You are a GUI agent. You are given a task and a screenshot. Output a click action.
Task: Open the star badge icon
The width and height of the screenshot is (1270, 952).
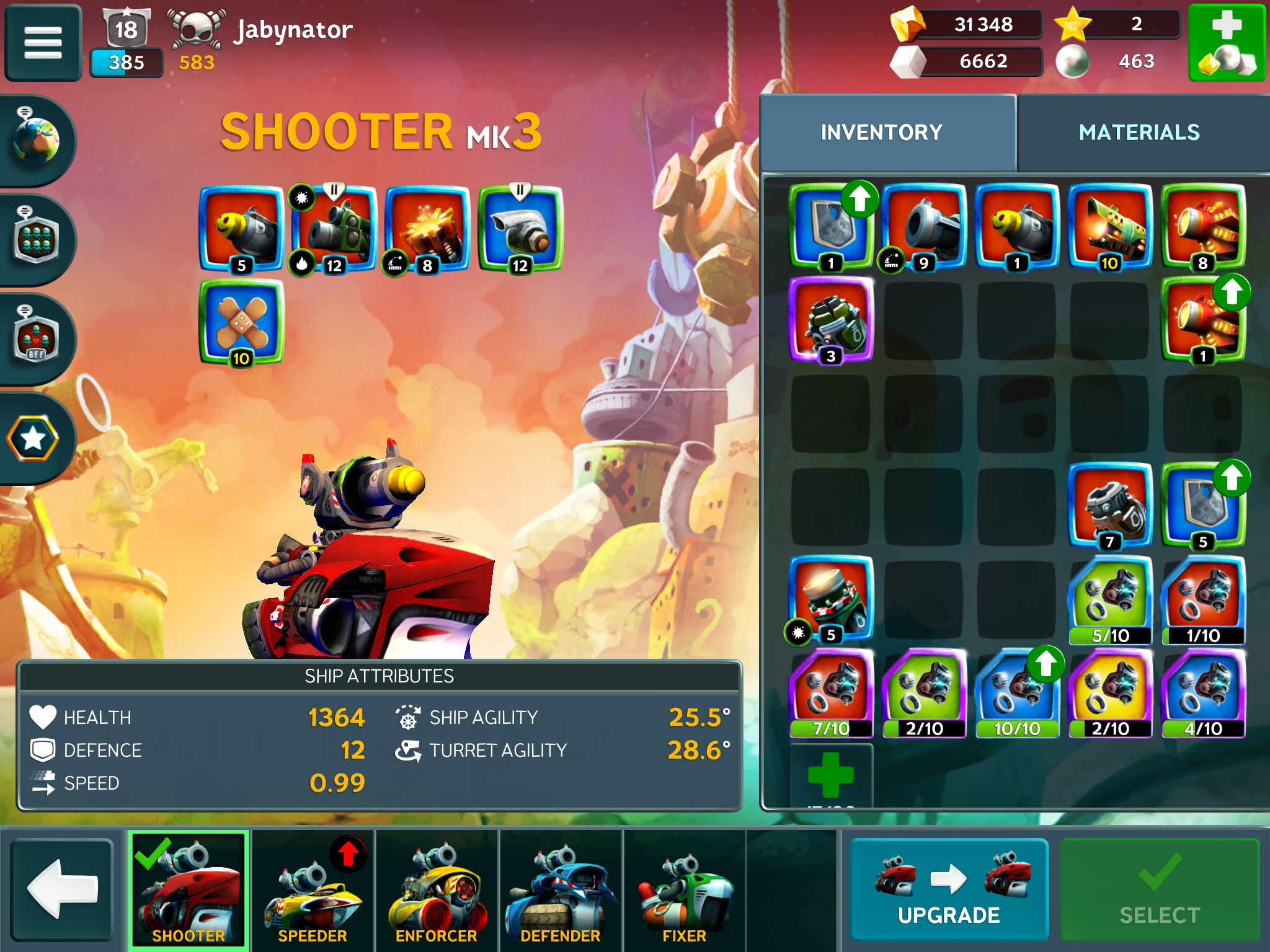[33, 439]
